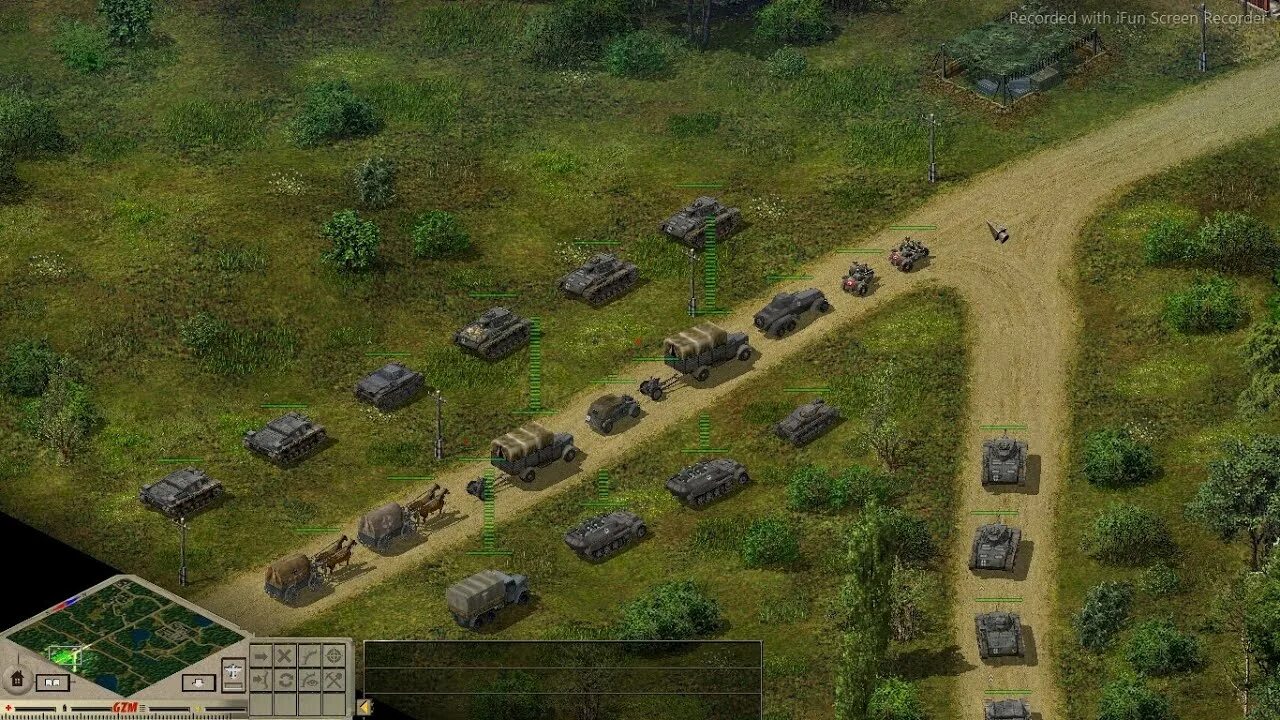This screenshot has width=1280, height=720.
Task: Call in air support with the airplane icon
Action: point(233,669)
